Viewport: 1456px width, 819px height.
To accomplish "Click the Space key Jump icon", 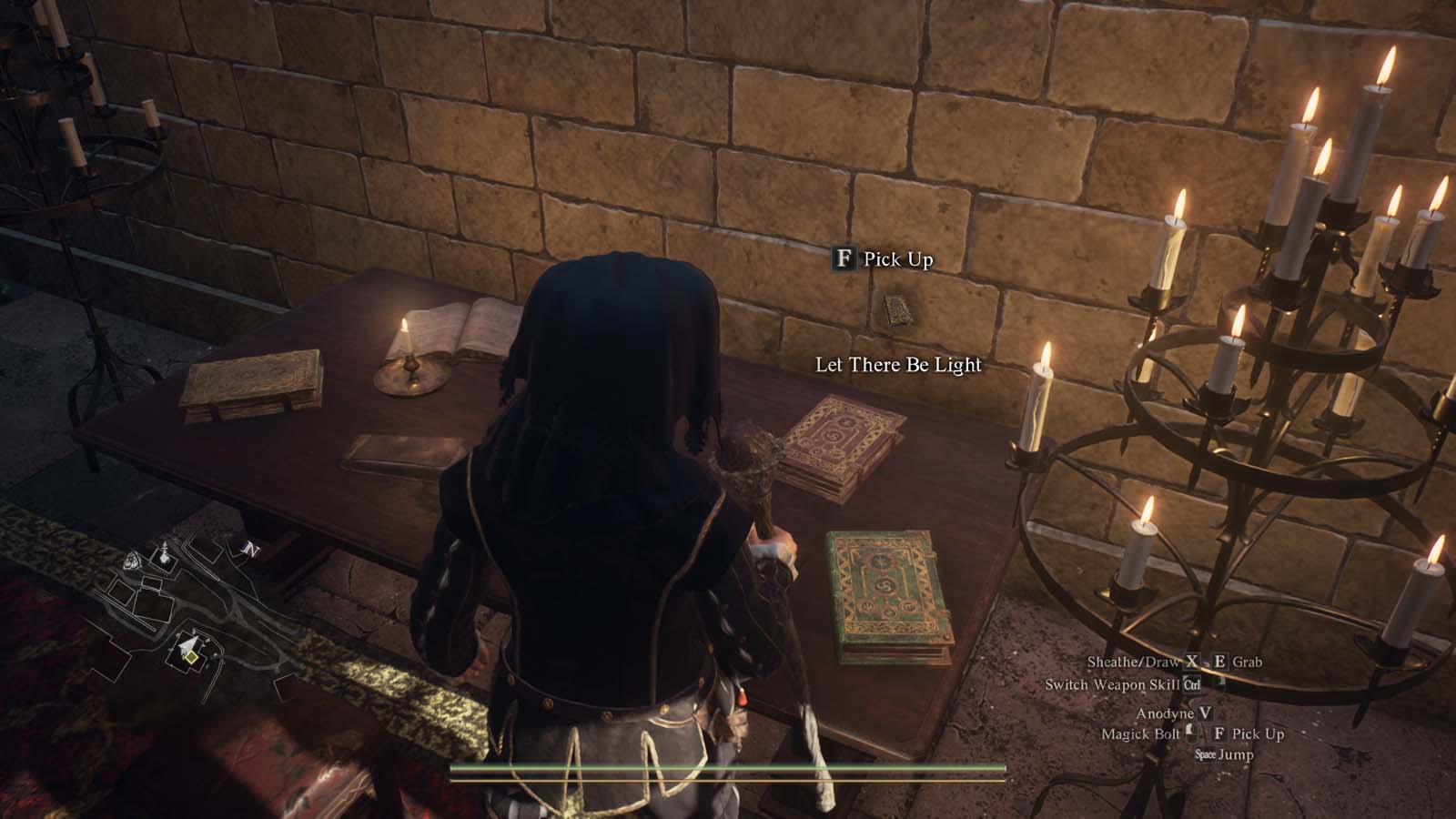I will (1204, 753).
